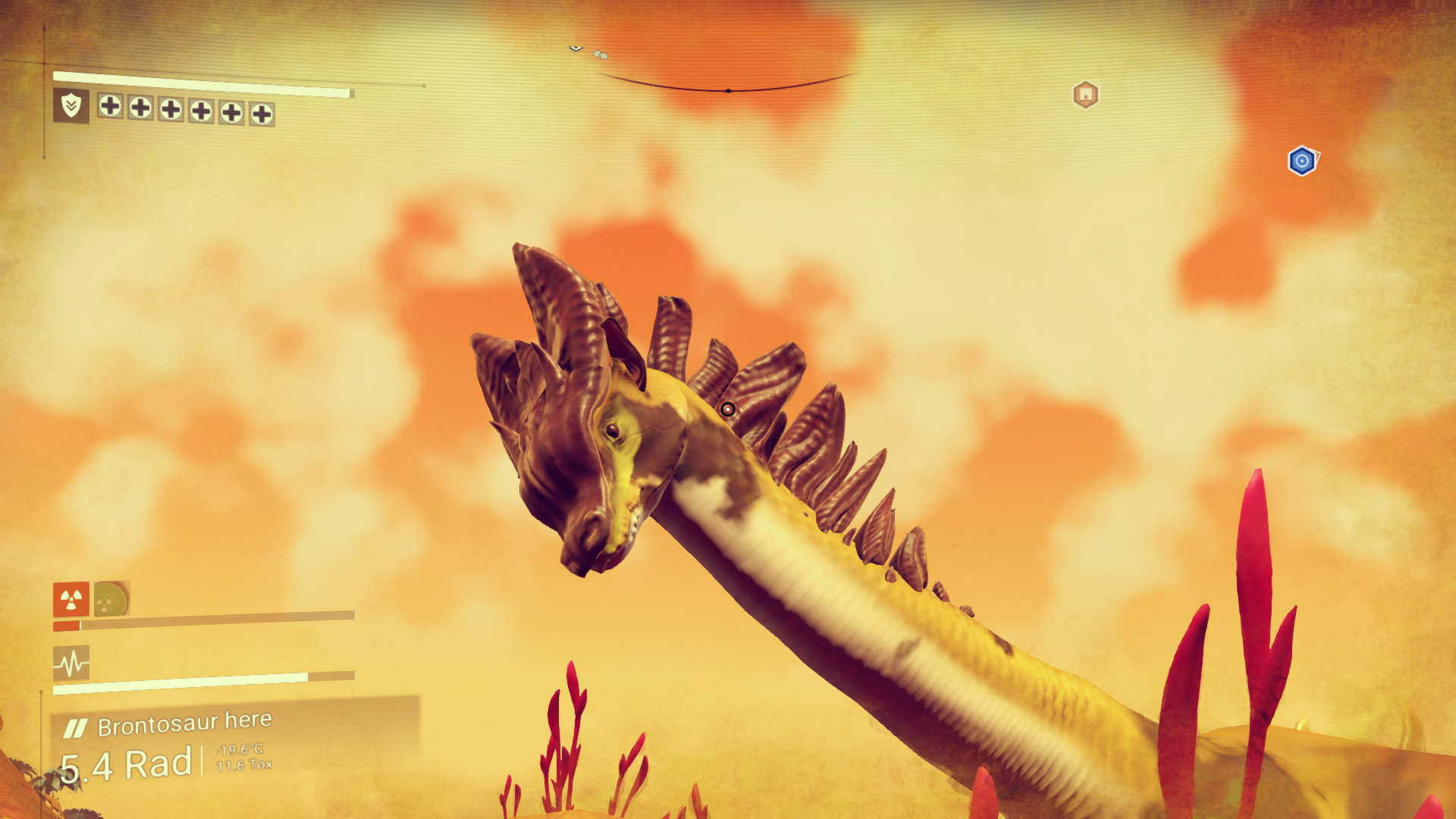Screen dimensions: 1456x819
Task: Click the curved compass line
Action: (x=728, y=89)
